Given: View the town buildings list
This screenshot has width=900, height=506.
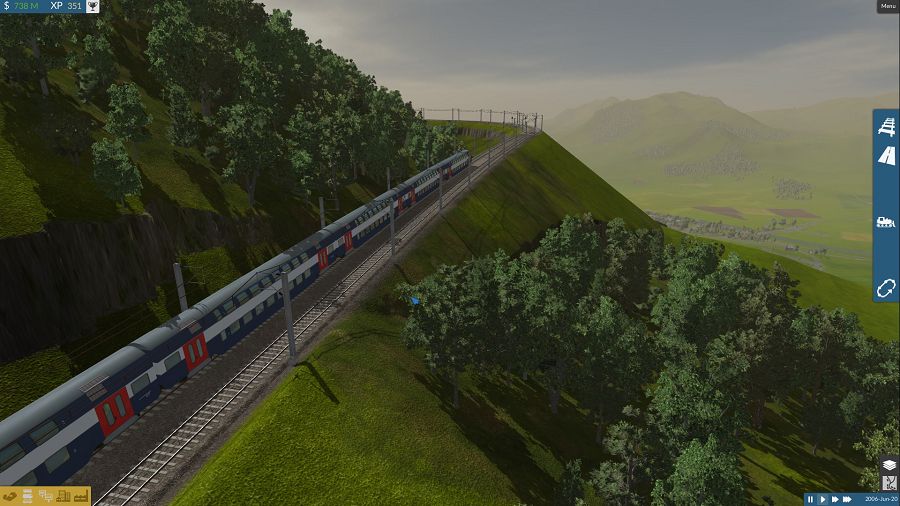Looking at the screenshot, I should coord(62,496).
